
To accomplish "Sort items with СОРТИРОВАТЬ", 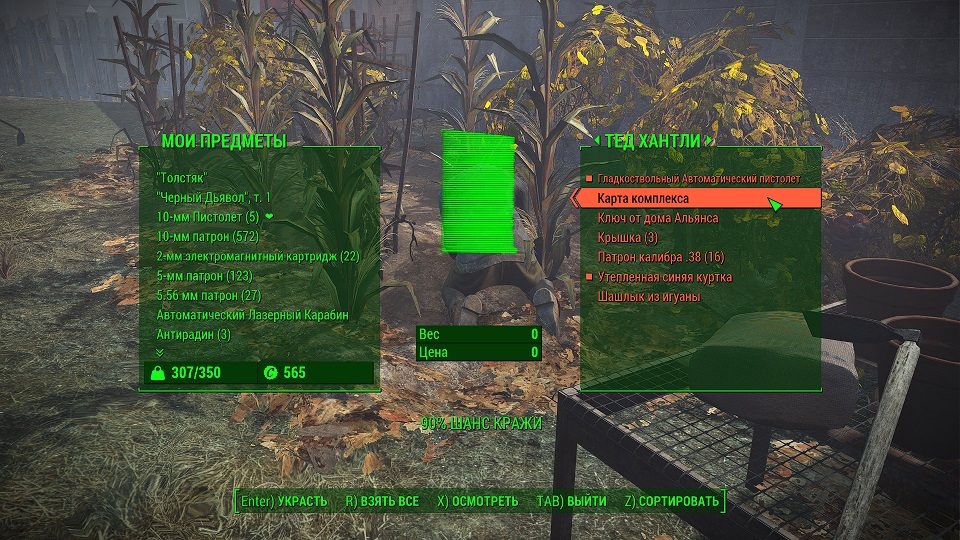I will [x=671, y=500].
